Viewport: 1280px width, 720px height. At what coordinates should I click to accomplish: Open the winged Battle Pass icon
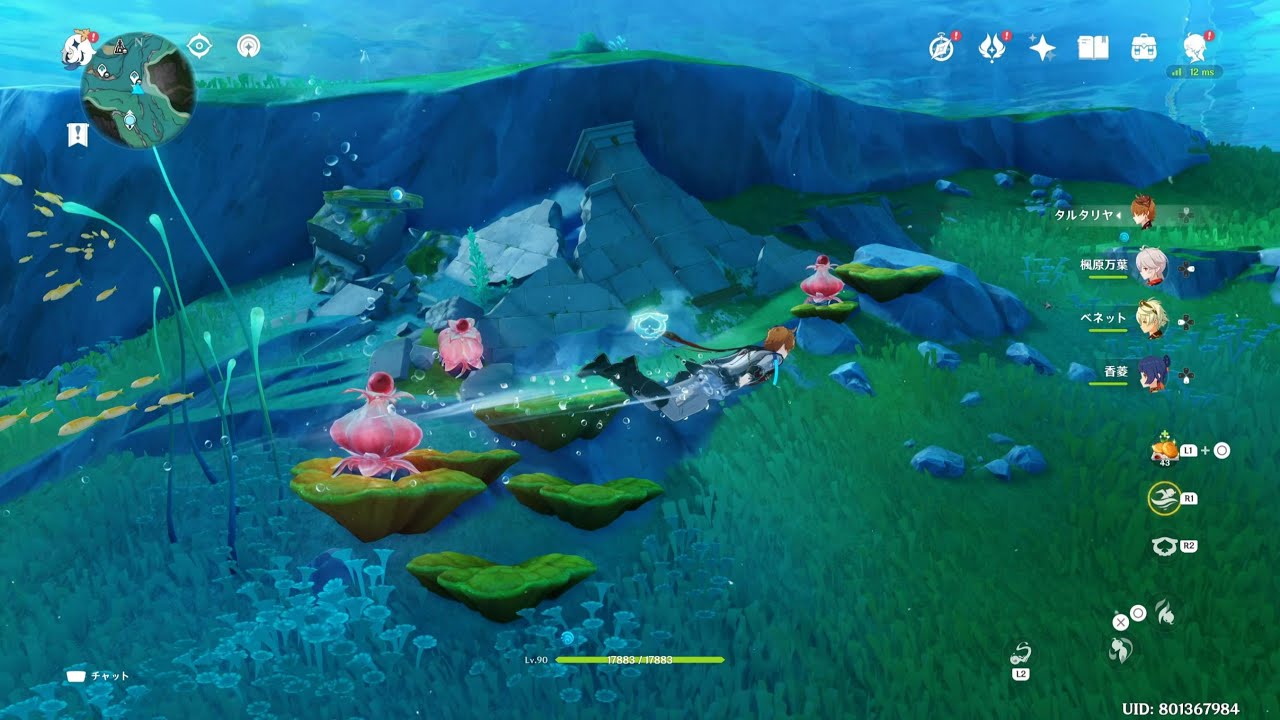991,48
